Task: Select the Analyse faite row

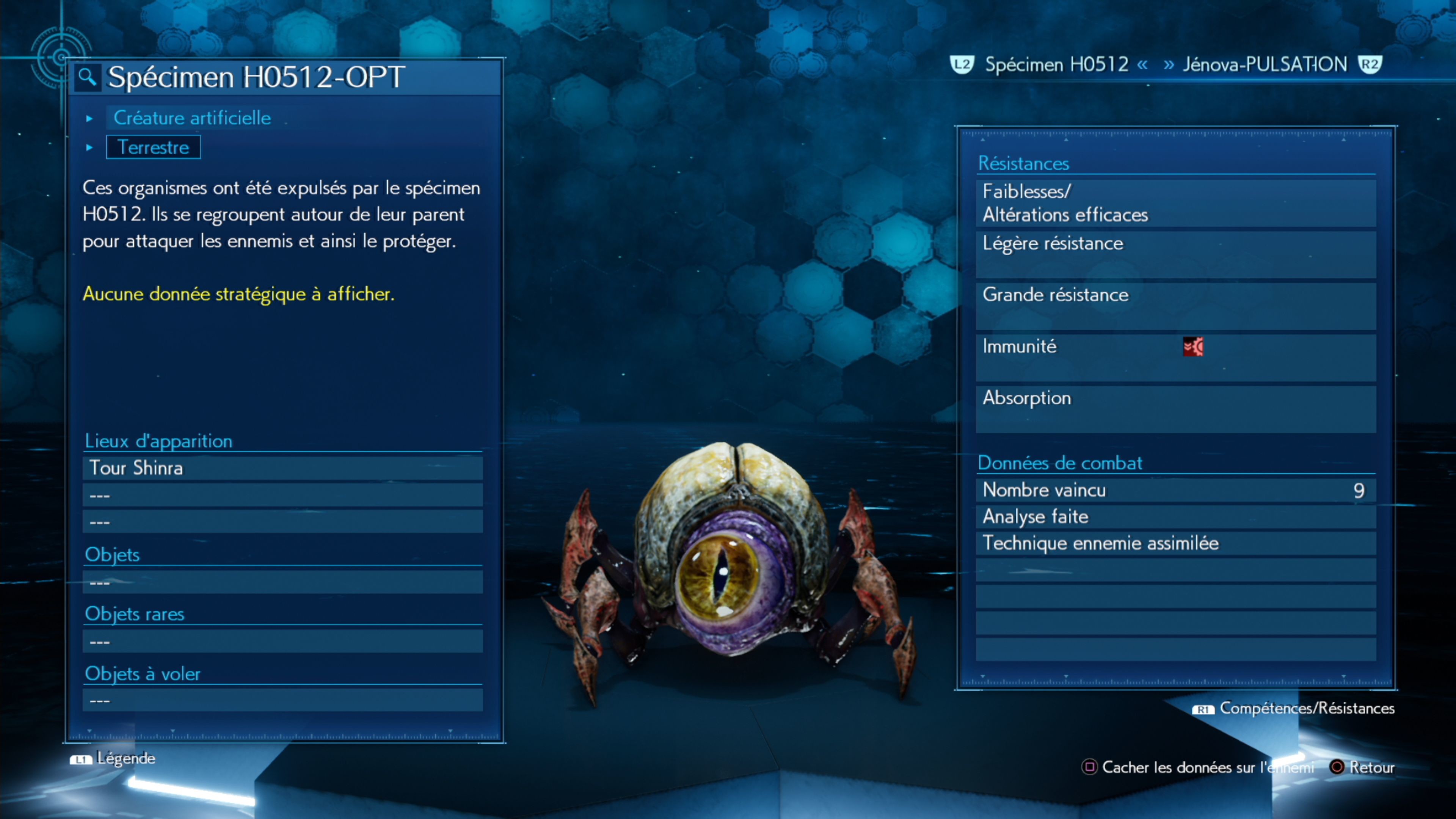Action: point(1176,516)
